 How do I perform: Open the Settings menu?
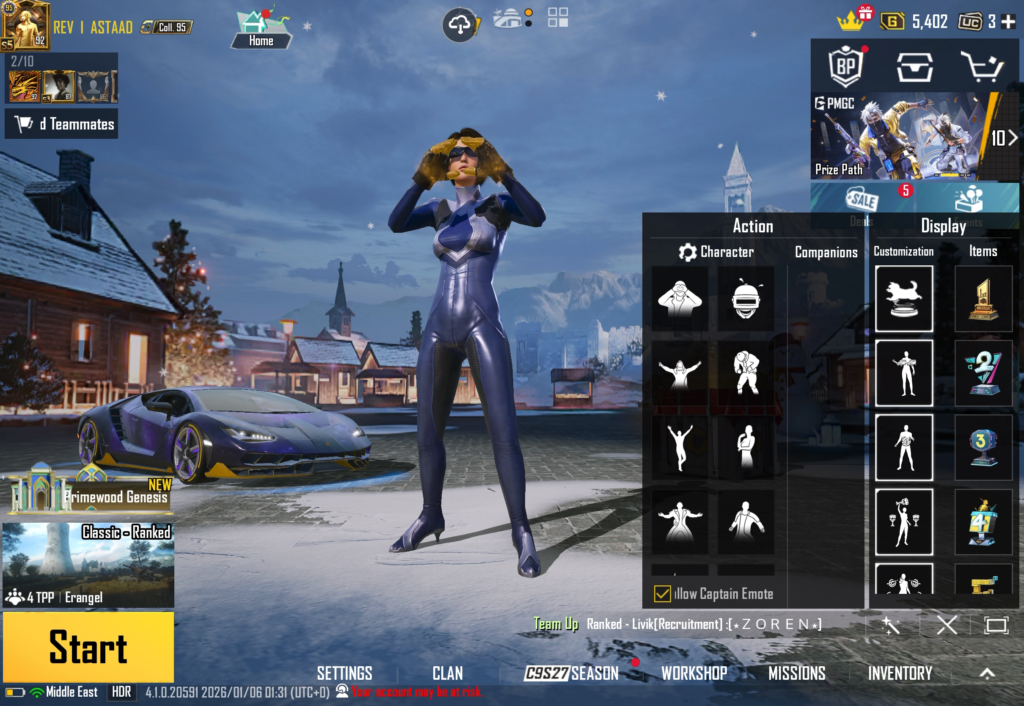(344, 673)
